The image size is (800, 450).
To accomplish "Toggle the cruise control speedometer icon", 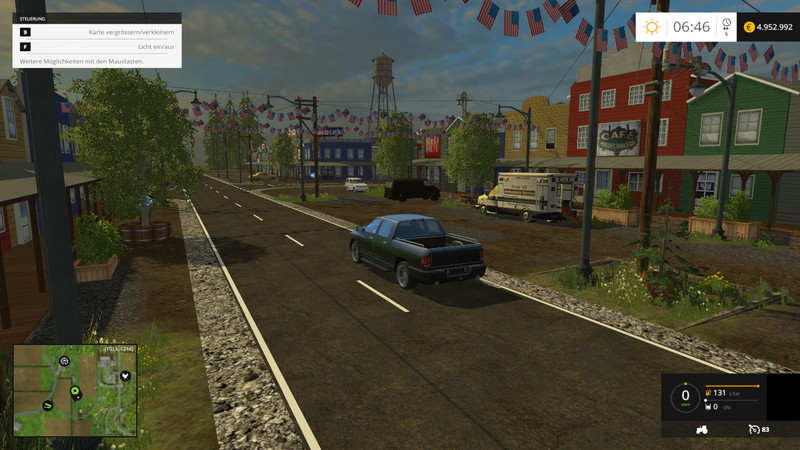I will (753, 429).
